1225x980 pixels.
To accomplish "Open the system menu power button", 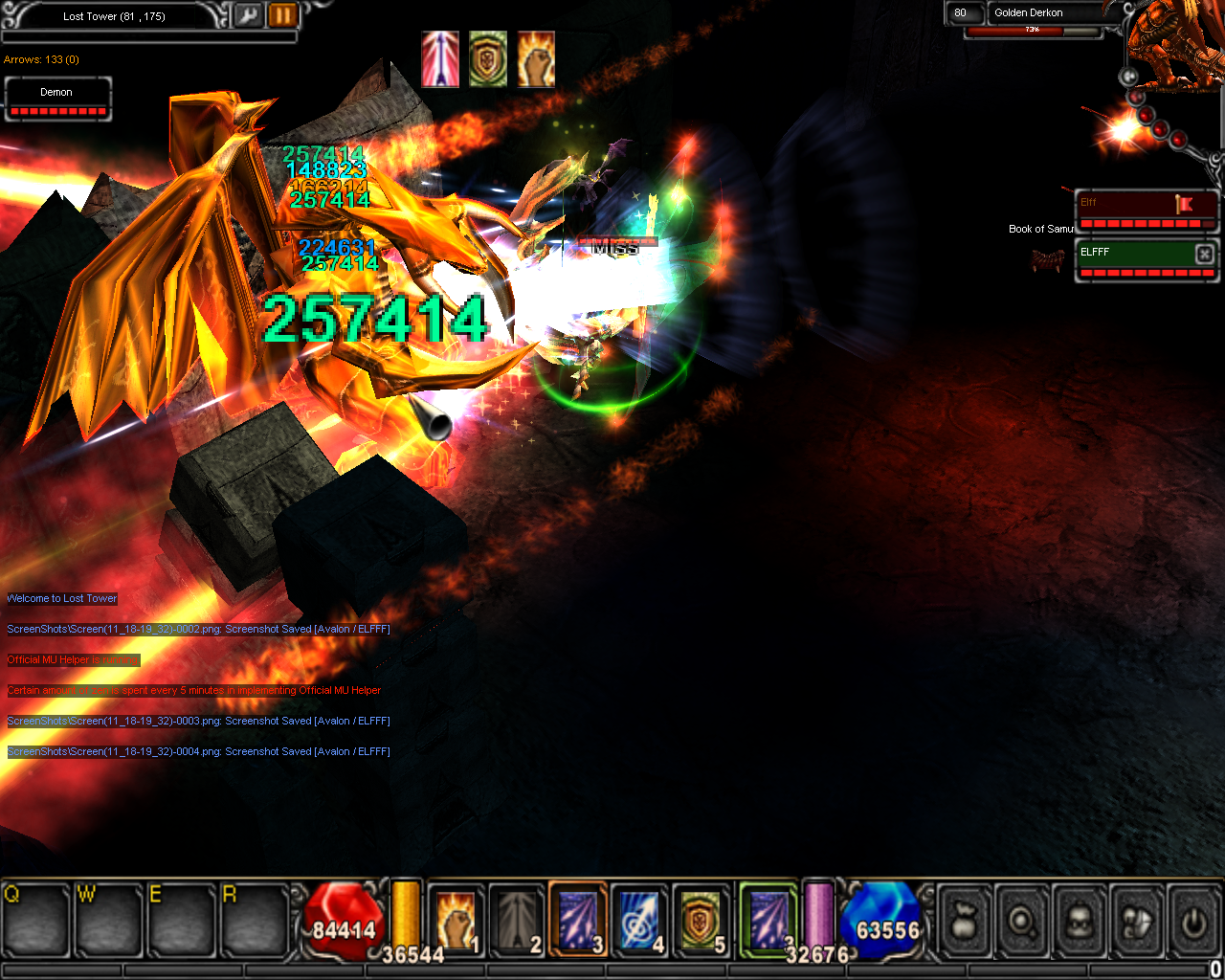I will click(1193, 923).
